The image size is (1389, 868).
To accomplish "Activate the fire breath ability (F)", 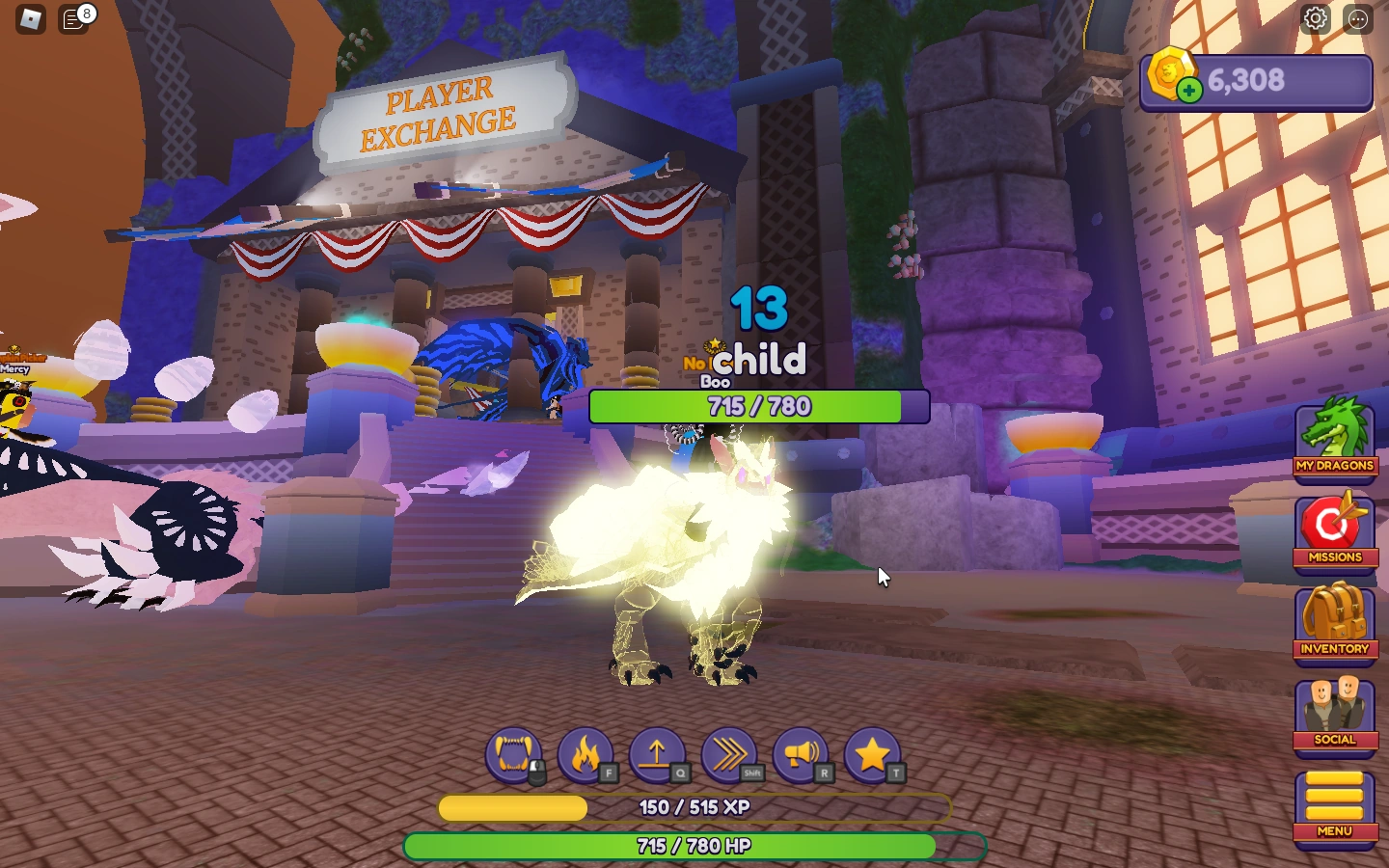I will (587, 756).
